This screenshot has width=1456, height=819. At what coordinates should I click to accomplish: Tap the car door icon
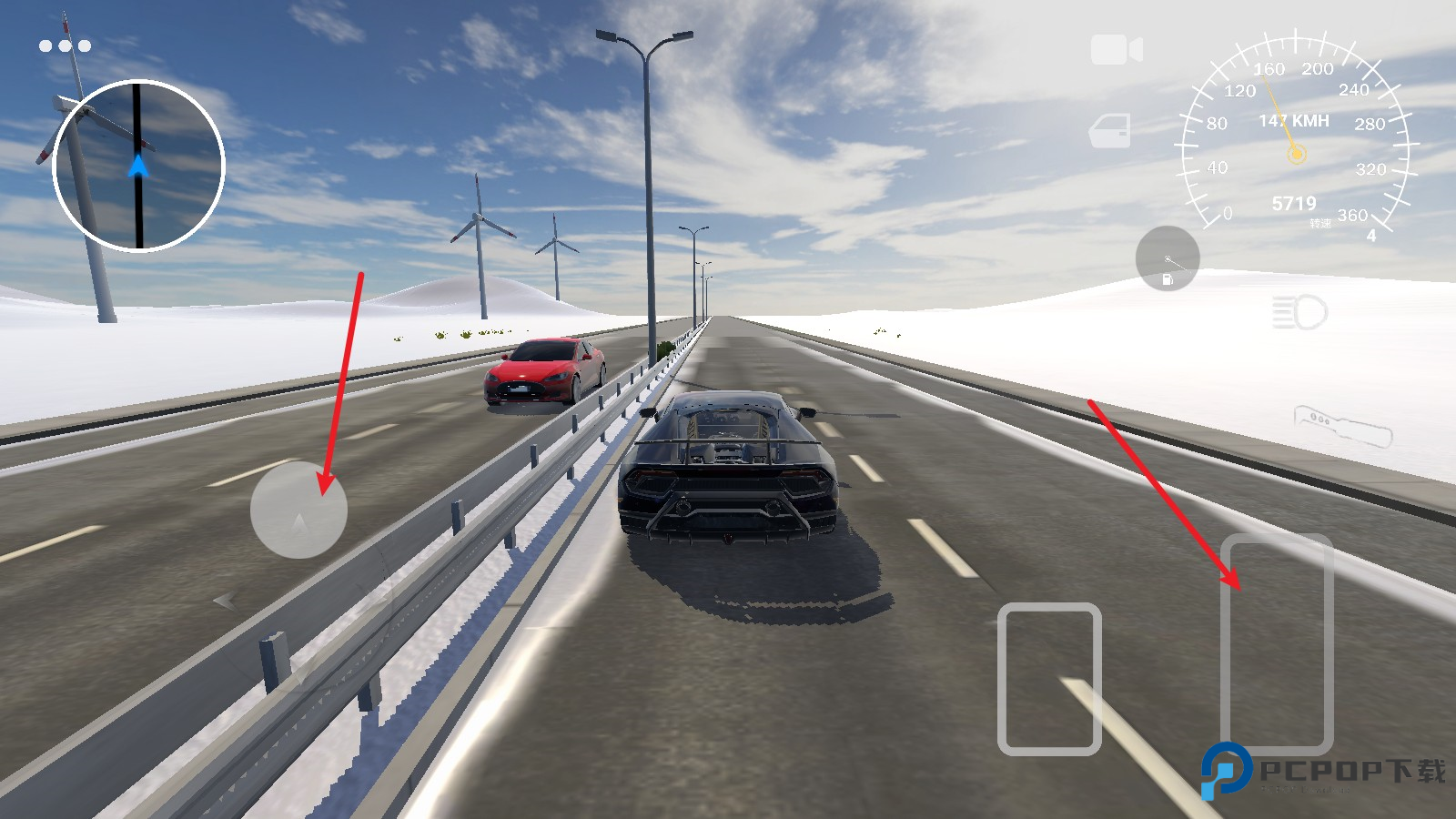(x=1110, y=131)
